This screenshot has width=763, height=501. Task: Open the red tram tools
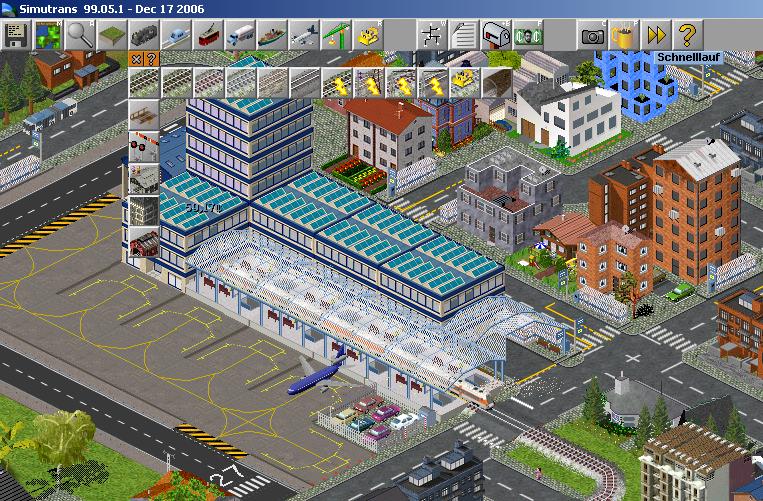coord(208,34)
